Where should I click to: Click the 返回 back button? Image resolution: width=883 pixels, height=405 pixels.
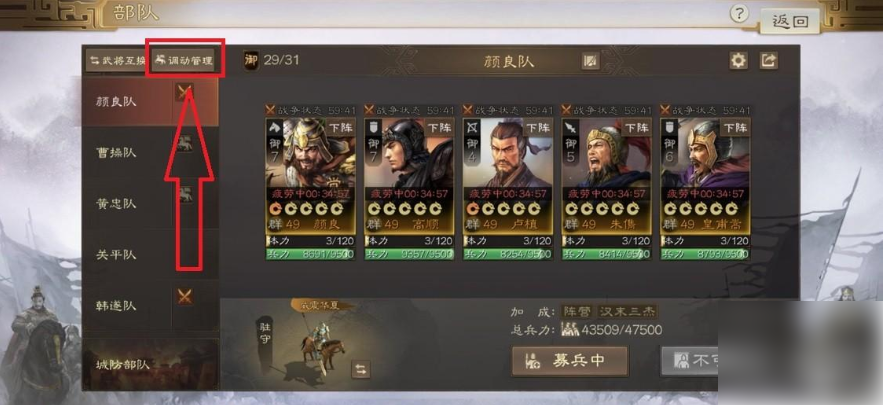coord(790,20)
